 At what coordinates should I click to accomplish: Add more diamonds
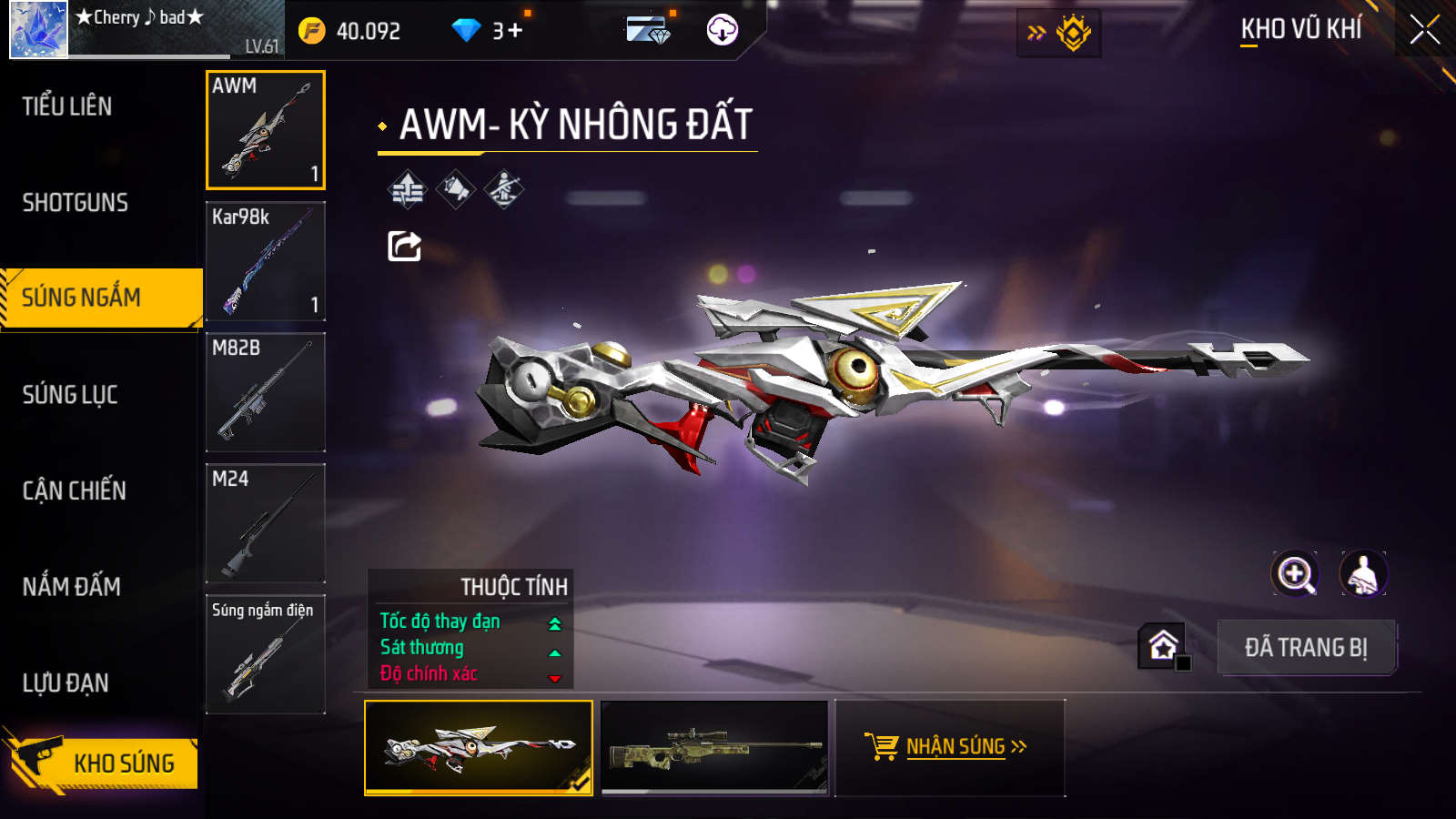pos(515,31)
